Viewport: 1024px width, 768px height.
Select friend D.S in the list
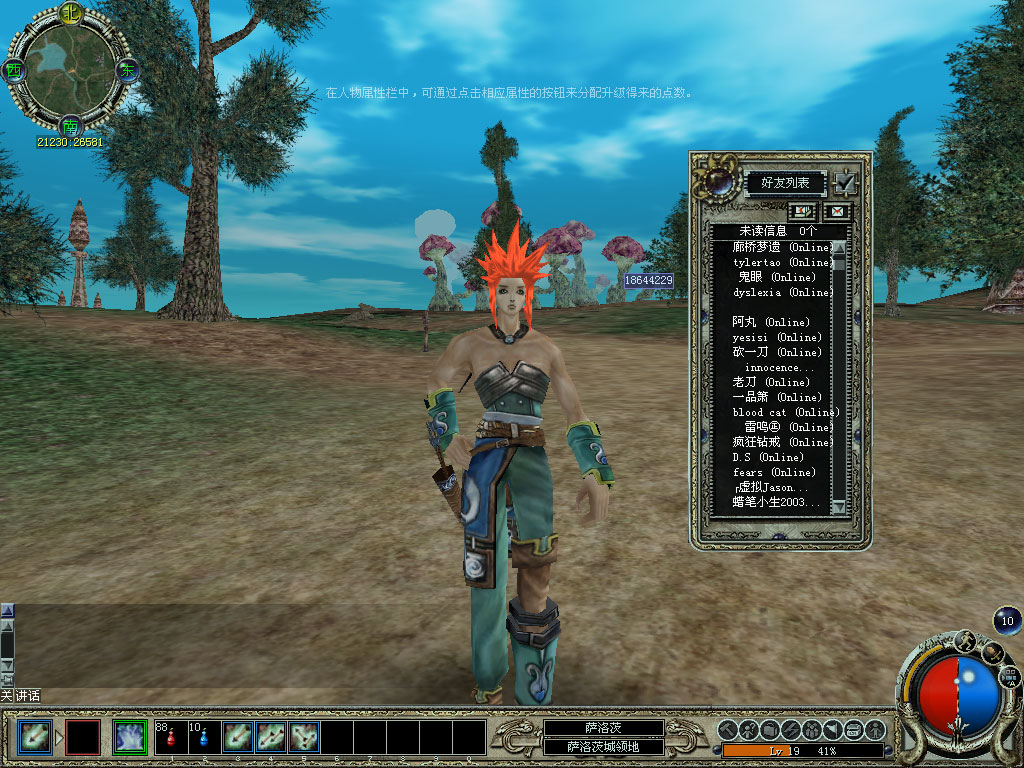click(767, 457)
